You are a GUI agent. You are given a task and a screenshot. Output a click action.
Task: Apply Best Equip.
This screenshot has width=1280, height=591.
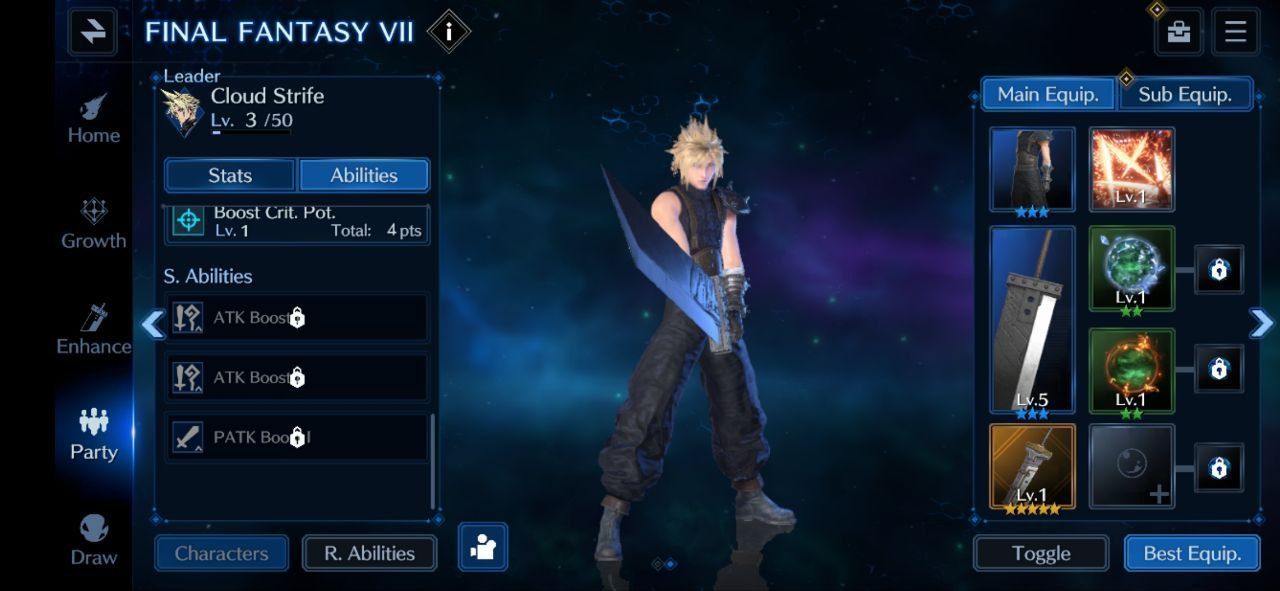coord(1192,553)
